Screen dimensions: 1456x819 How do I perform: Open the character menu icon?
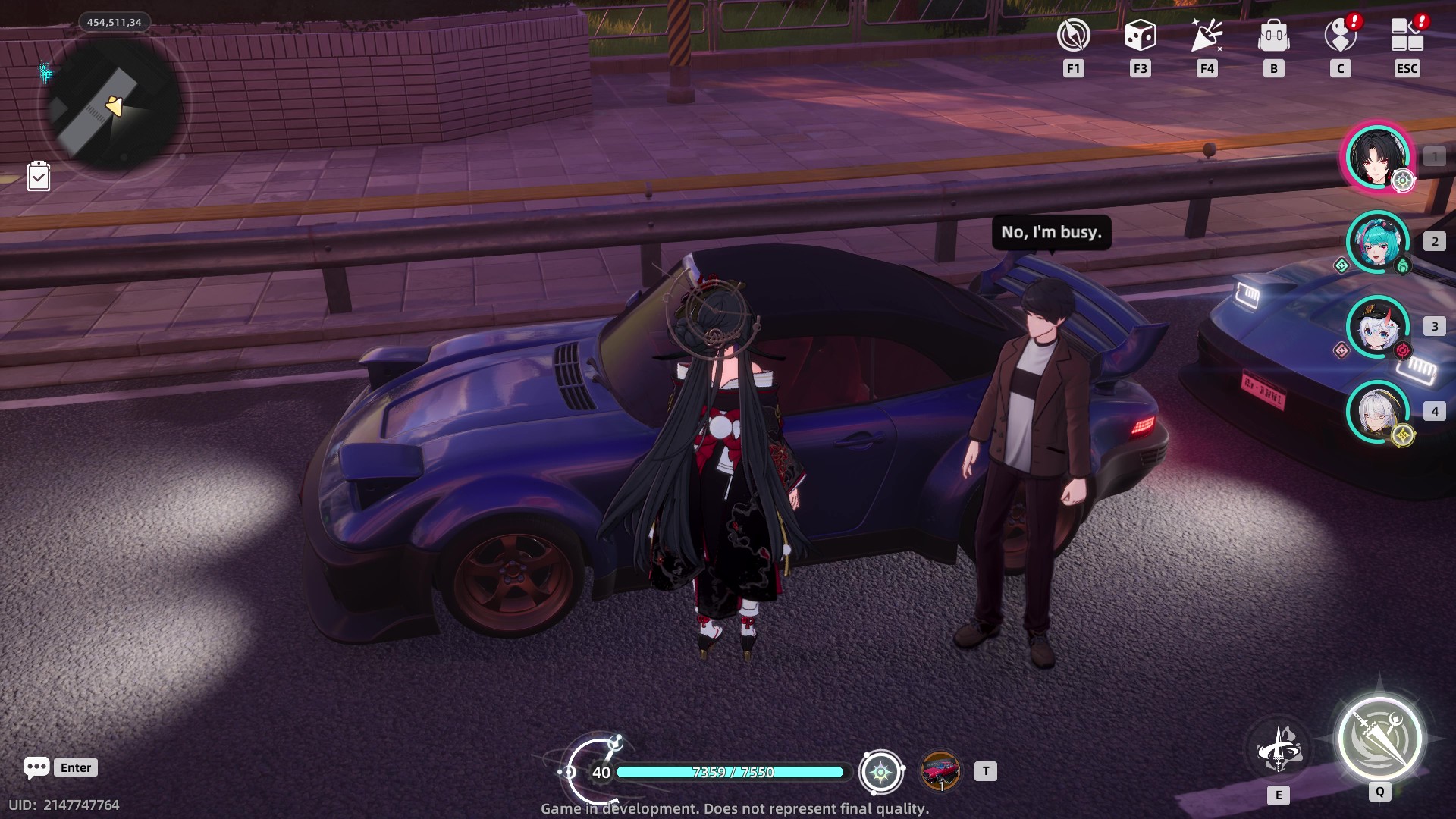[x=1340, y=36]
